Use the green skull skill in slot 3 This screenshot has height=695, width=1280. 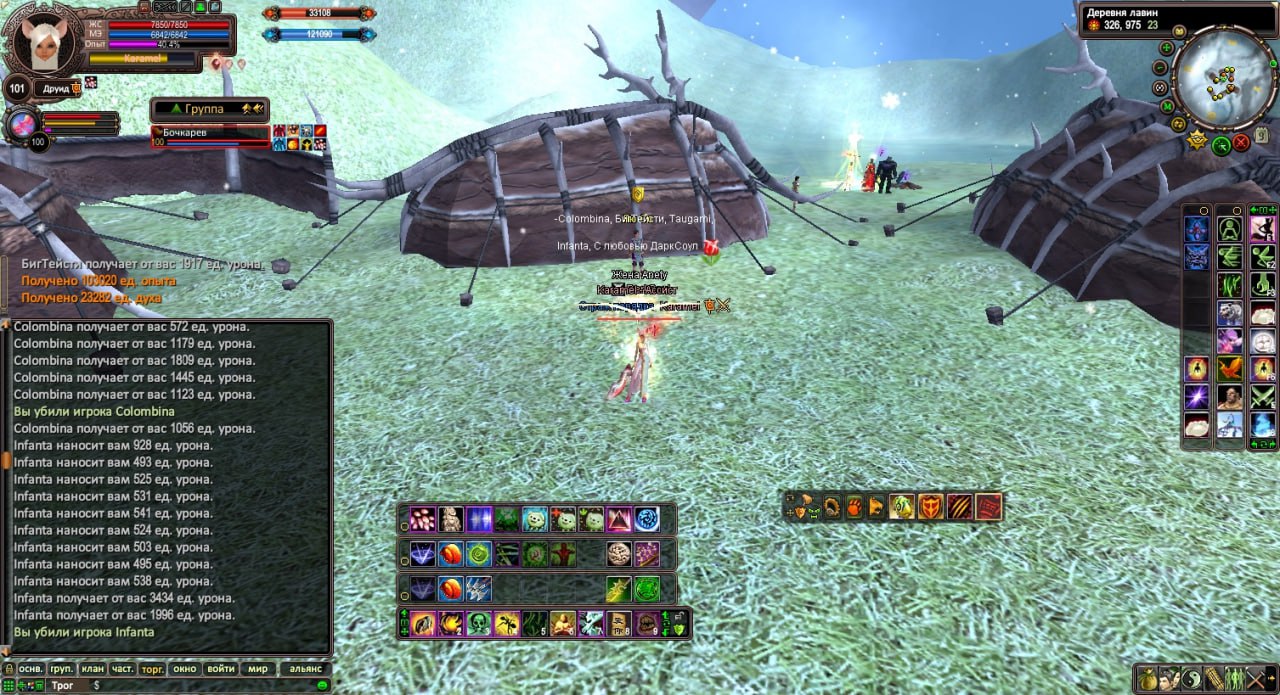click(478, 624)
